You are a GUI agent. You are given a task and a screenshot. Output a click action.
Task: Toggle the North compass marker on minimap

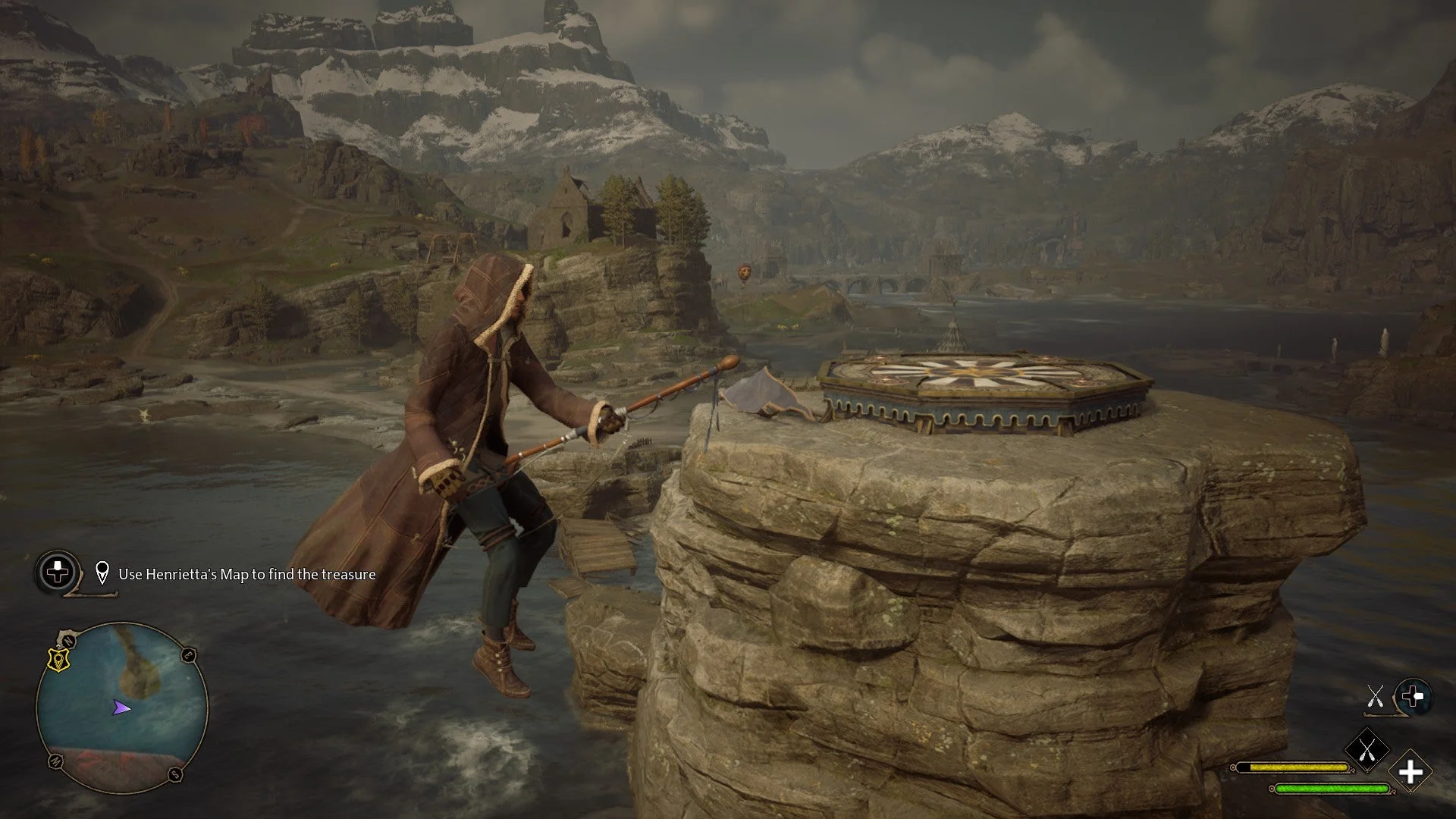point(67,641)
